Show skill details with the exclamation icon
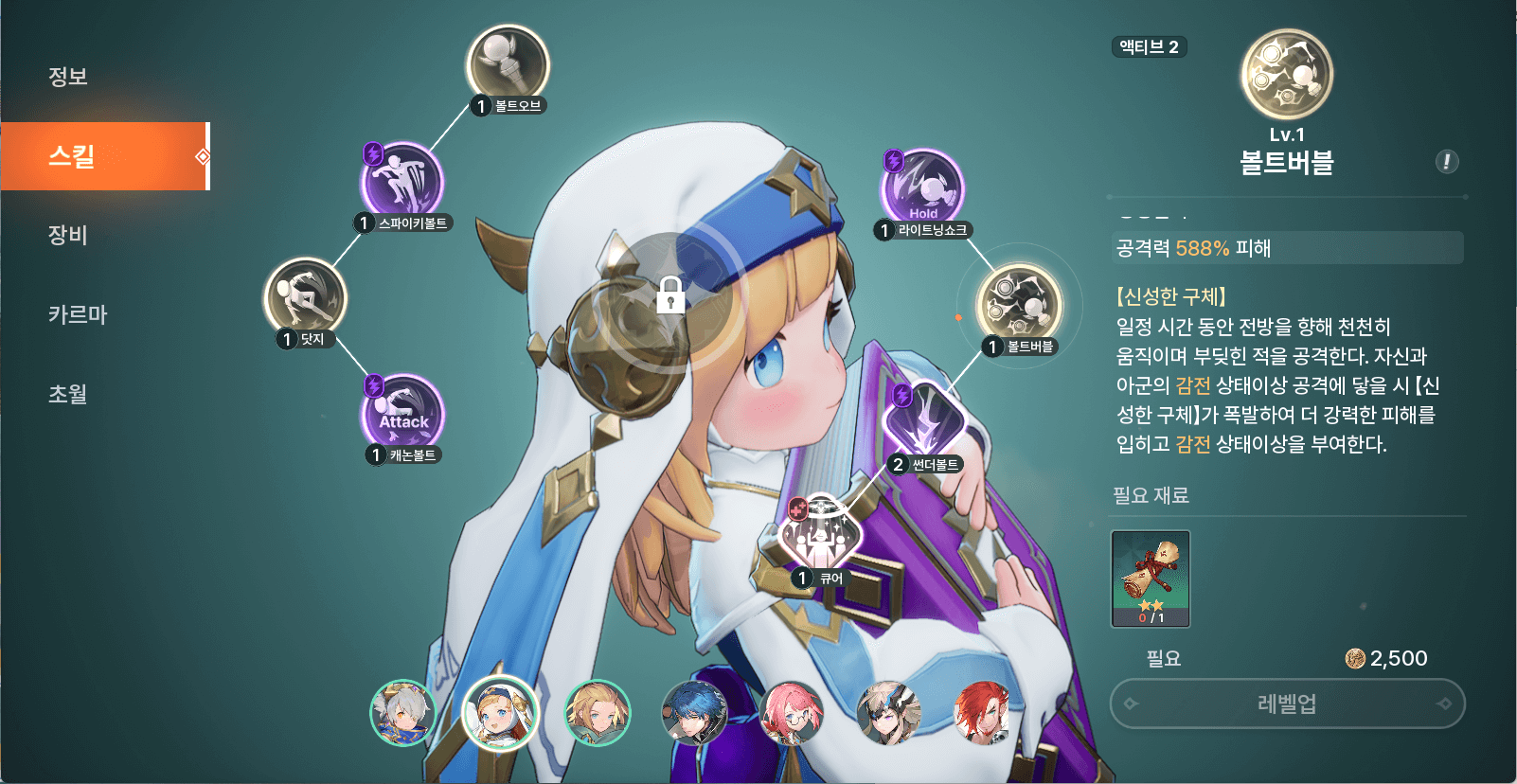 coord(1446,162)
